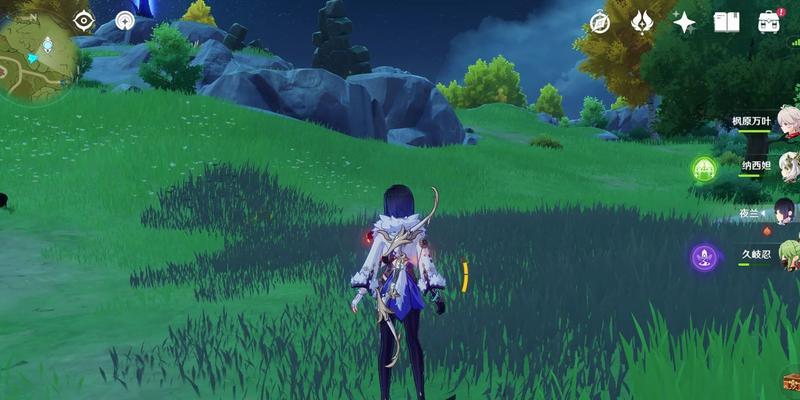Open the quest navigation circle icon

(125, 20)
